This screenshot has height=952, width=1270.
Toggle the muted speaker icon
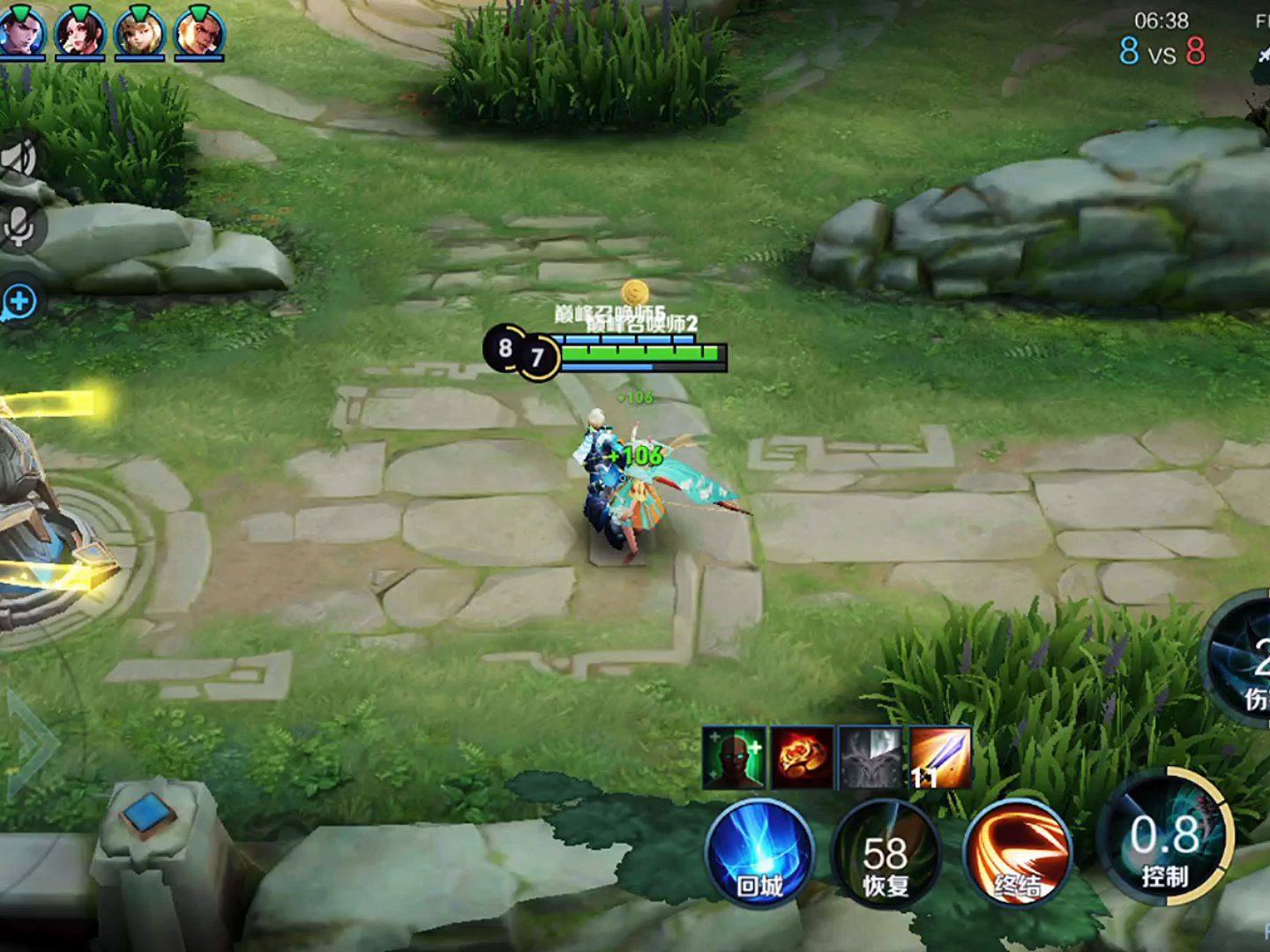[x=18, y=160]
